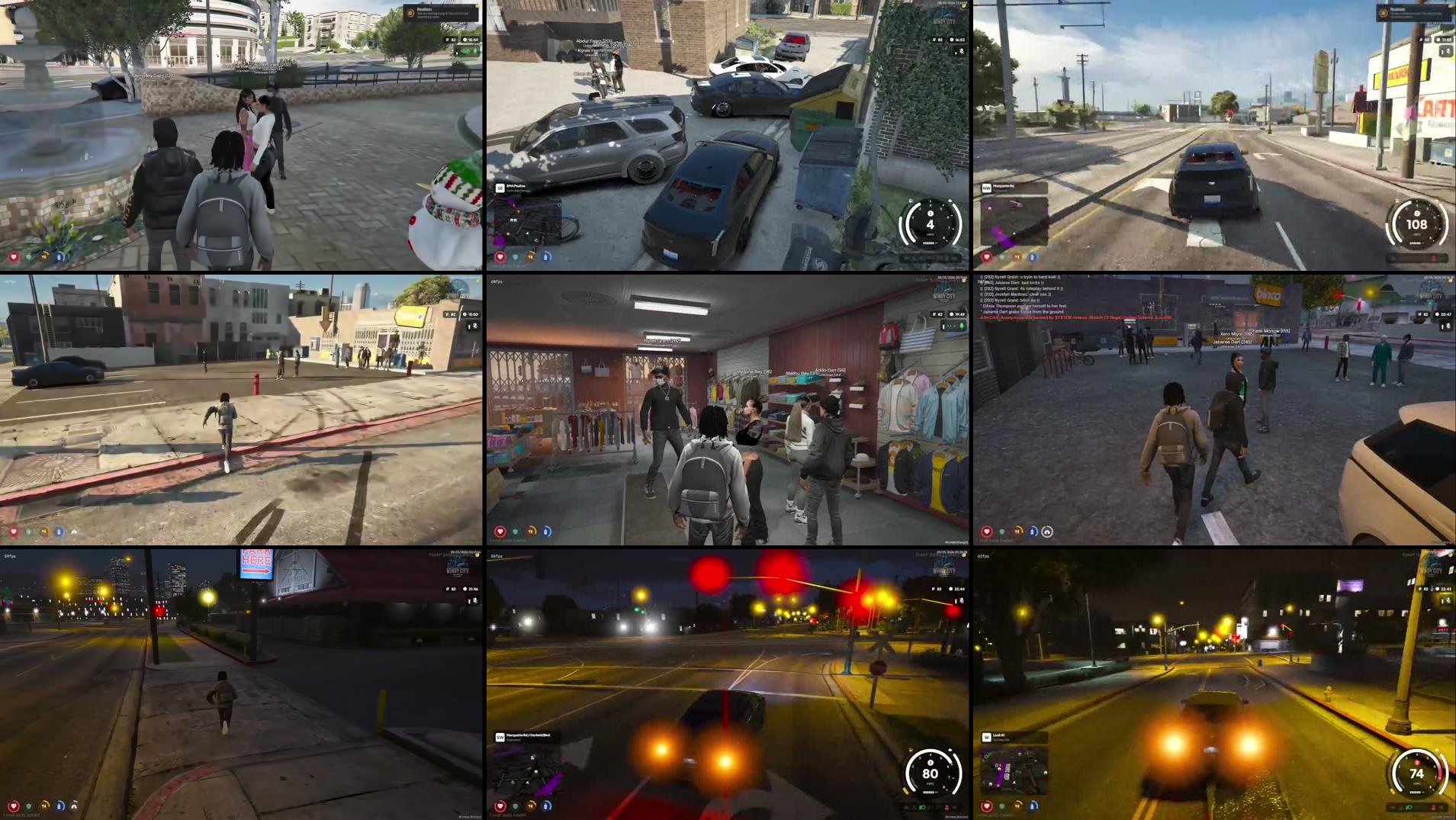Open the microphone indicator below the player counter
This screenshot has height=820, width=1456.
(1447, 51)
